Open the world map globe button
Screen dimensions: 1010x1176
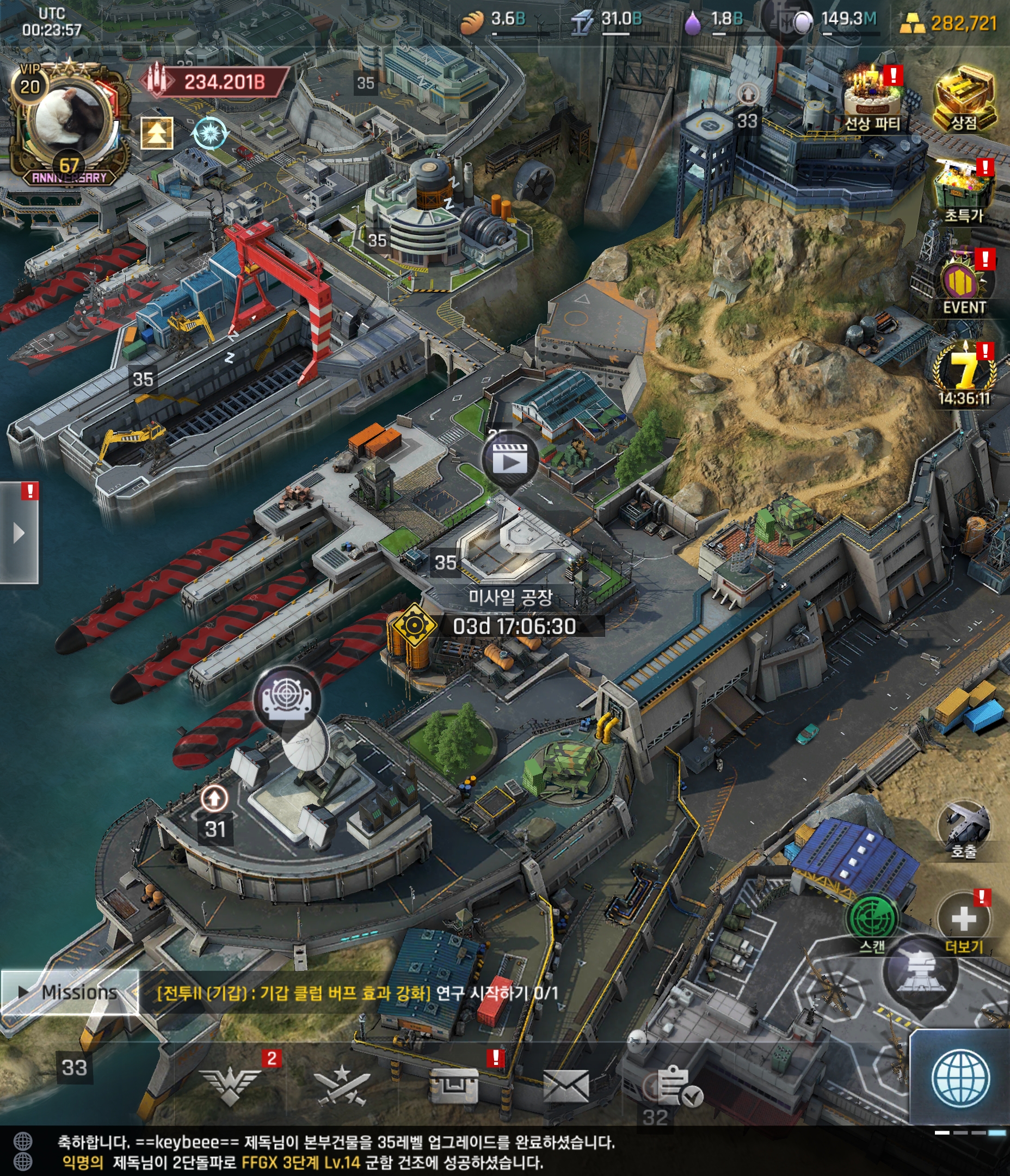[960, 1078]
